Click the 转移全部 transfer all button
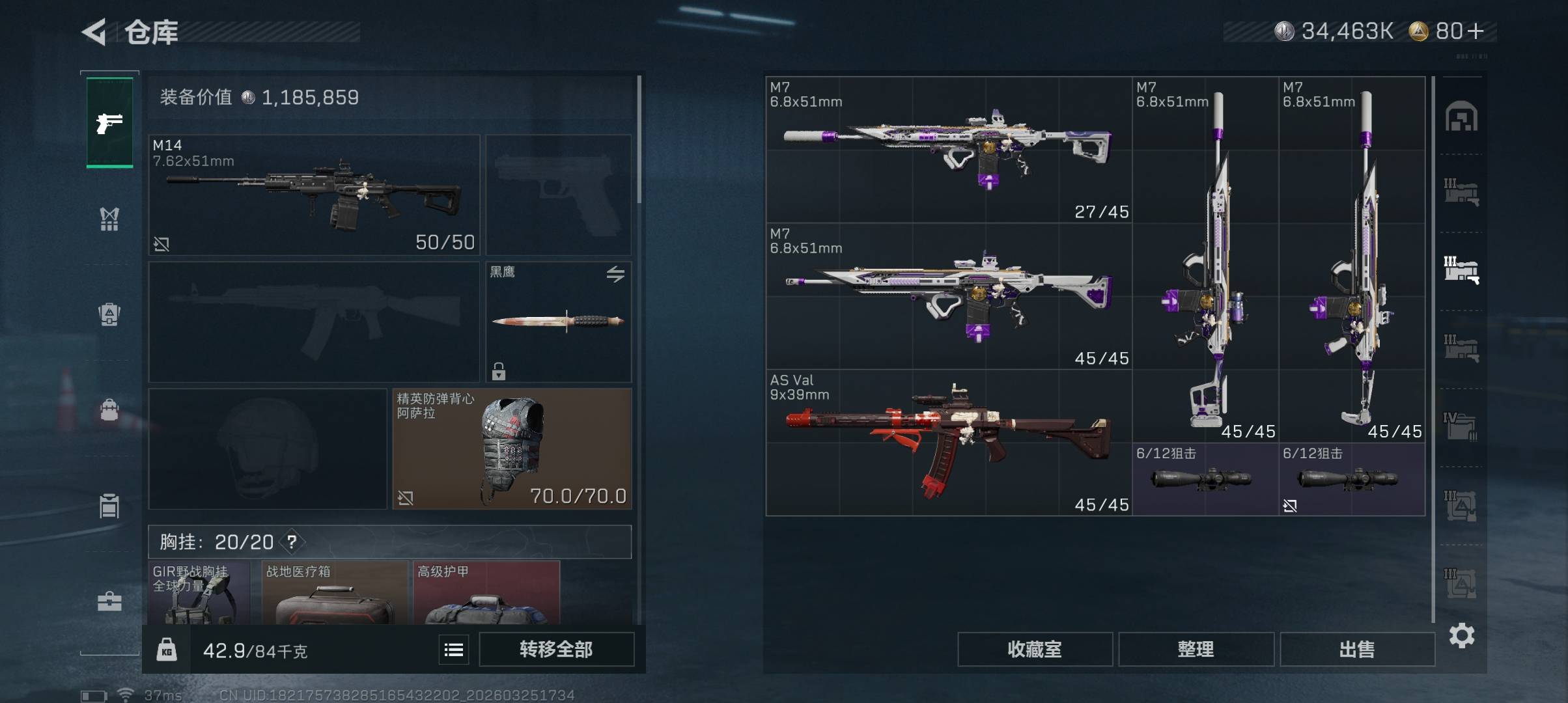Viewport: 1568px width, 703px height. (556, 649)
